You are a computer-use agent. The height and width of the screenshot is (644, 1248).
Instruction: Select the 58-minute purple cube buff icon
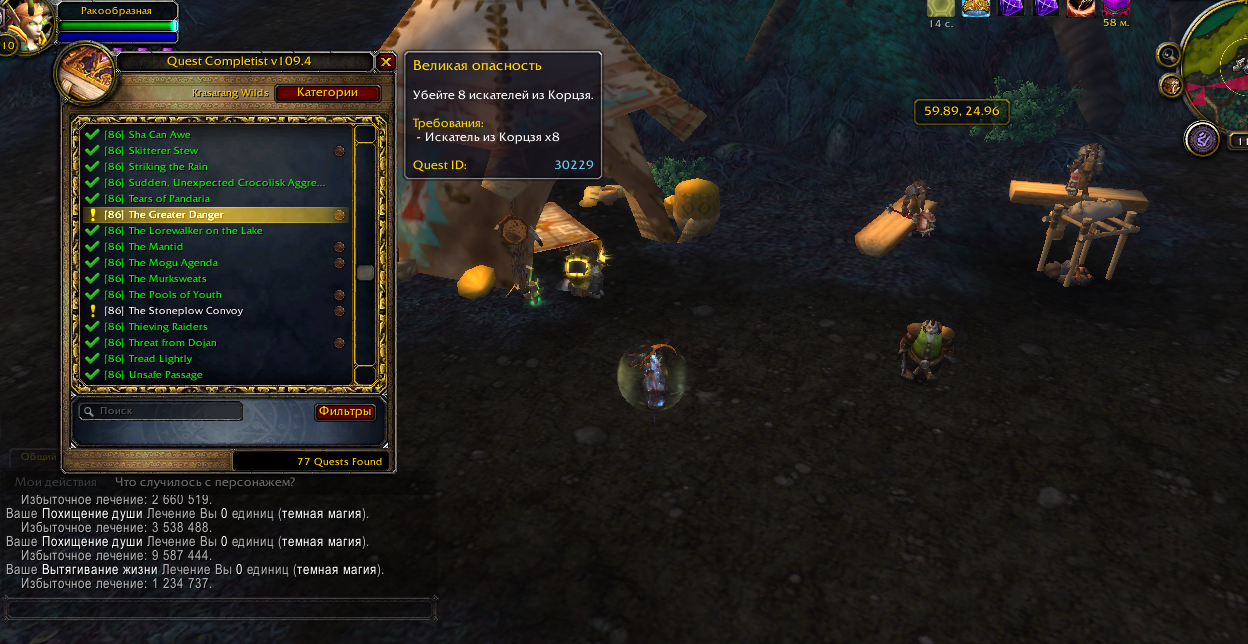pos(1116,7)
